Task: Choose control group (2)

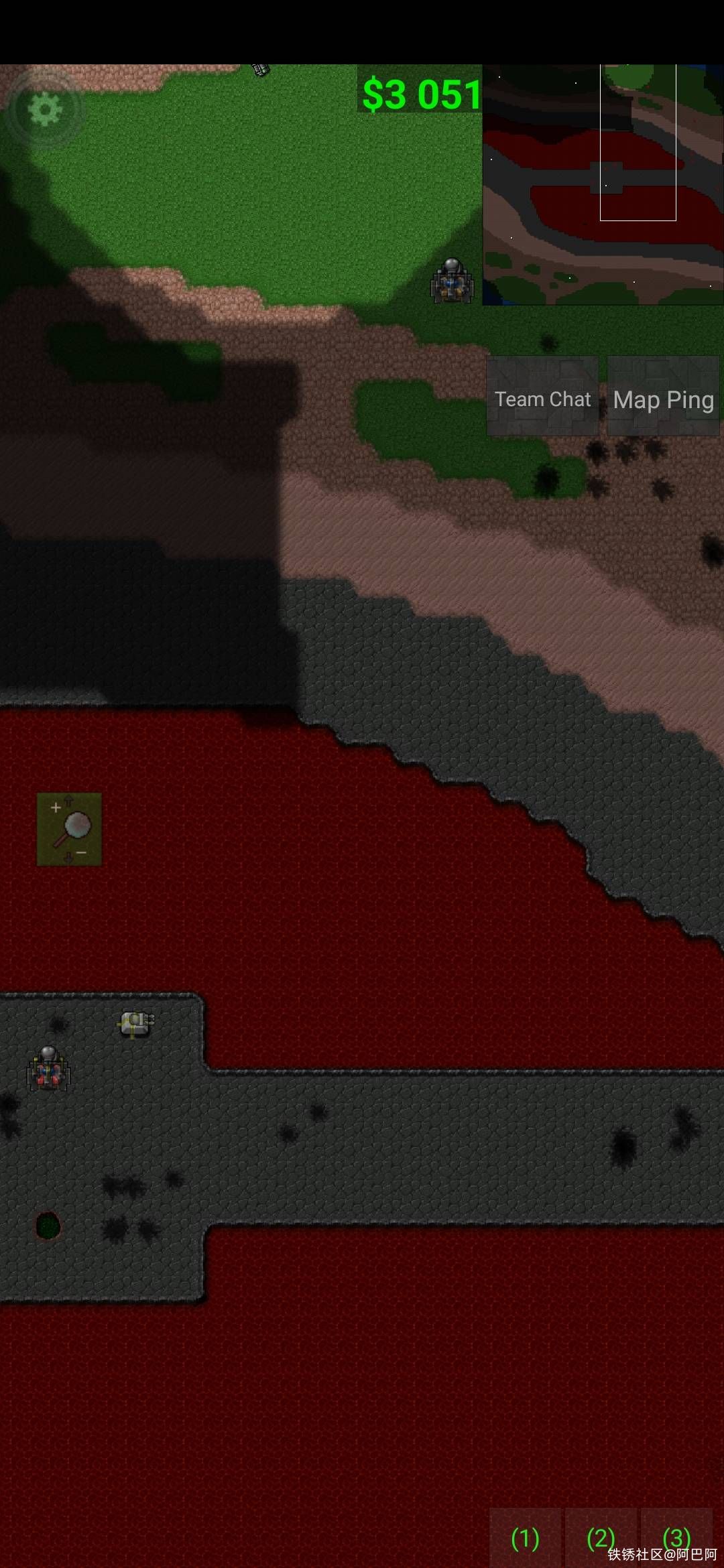Action: [x=601, y=1538]
